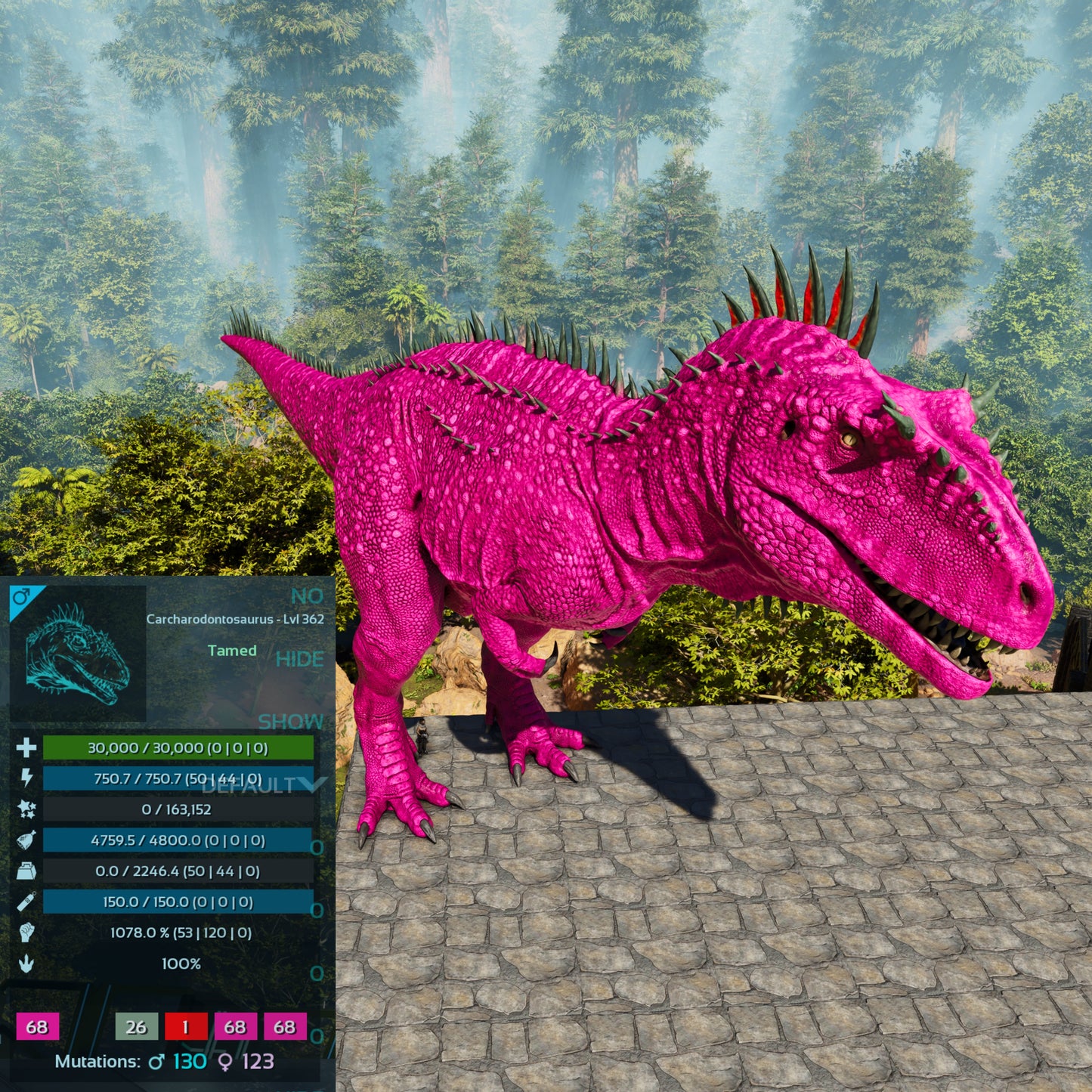Select the gray color region 26 swatch
Screen dimensions: 1092x1092
click(x=136, y=1027)
